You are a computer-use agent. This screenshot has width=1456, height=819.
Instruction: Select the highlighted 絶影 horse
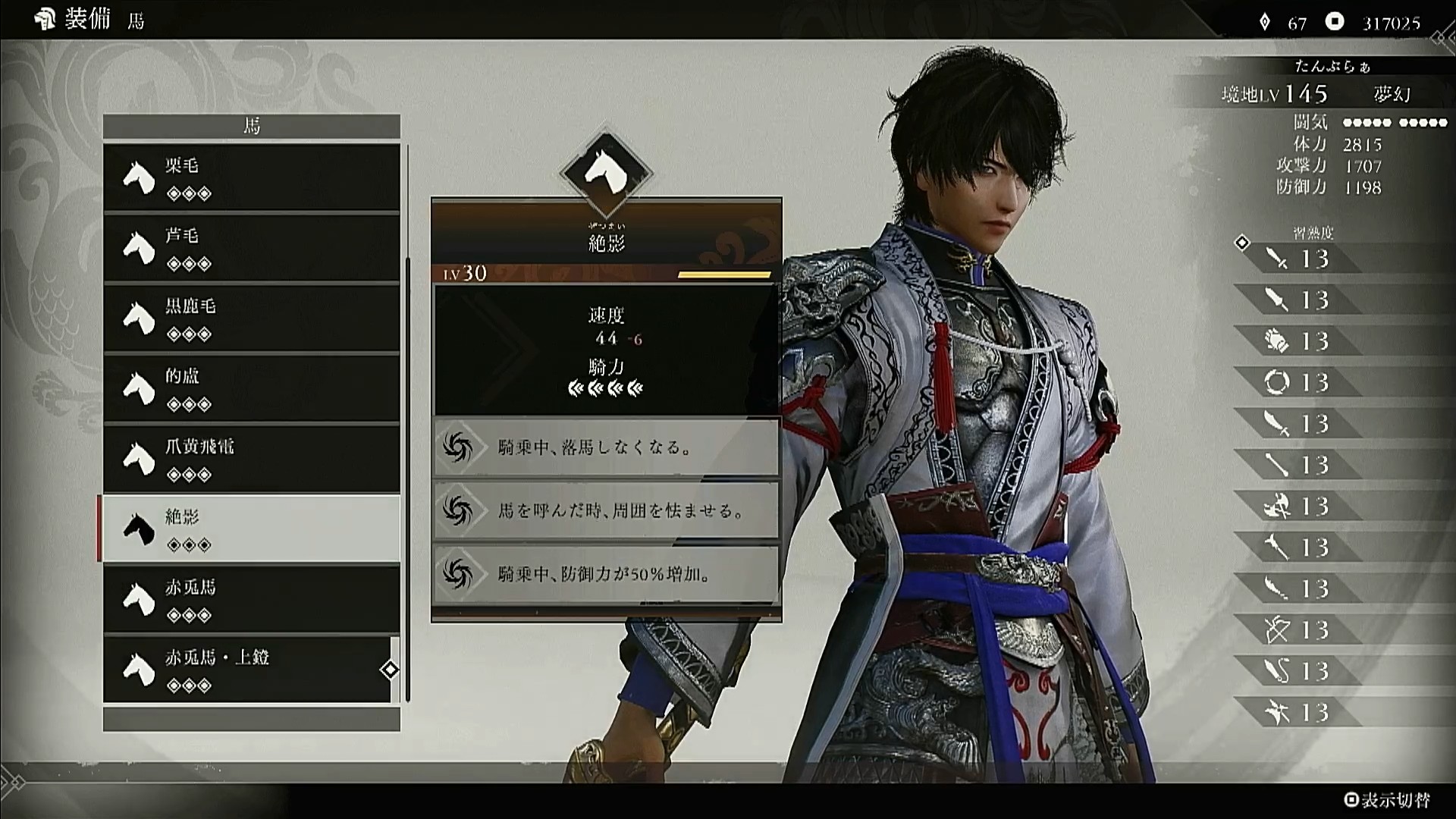pos(251,529)
